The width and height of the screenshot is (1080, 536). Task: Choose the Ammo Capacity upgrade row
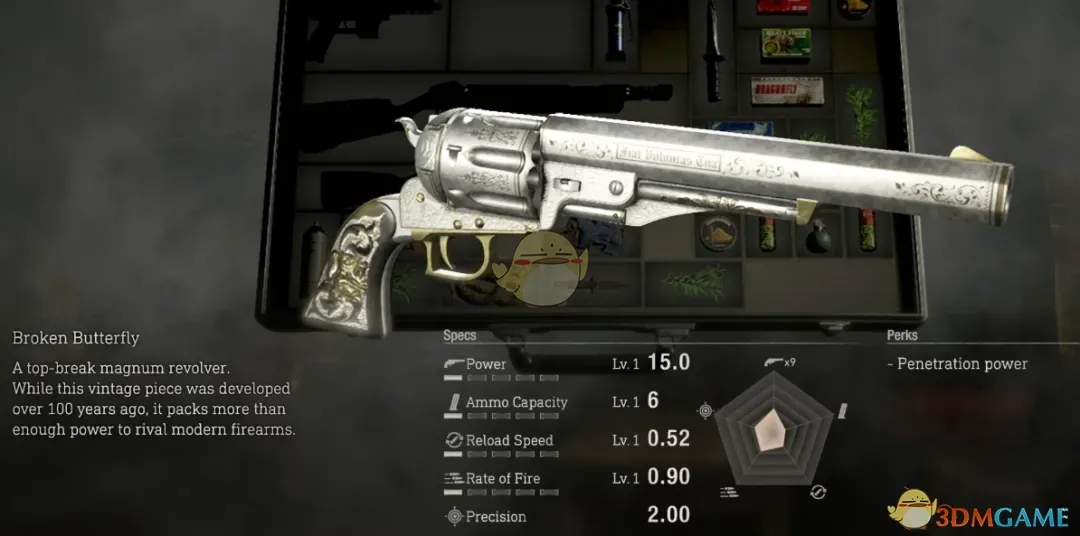pyautogui.click(x=566, y=403)
